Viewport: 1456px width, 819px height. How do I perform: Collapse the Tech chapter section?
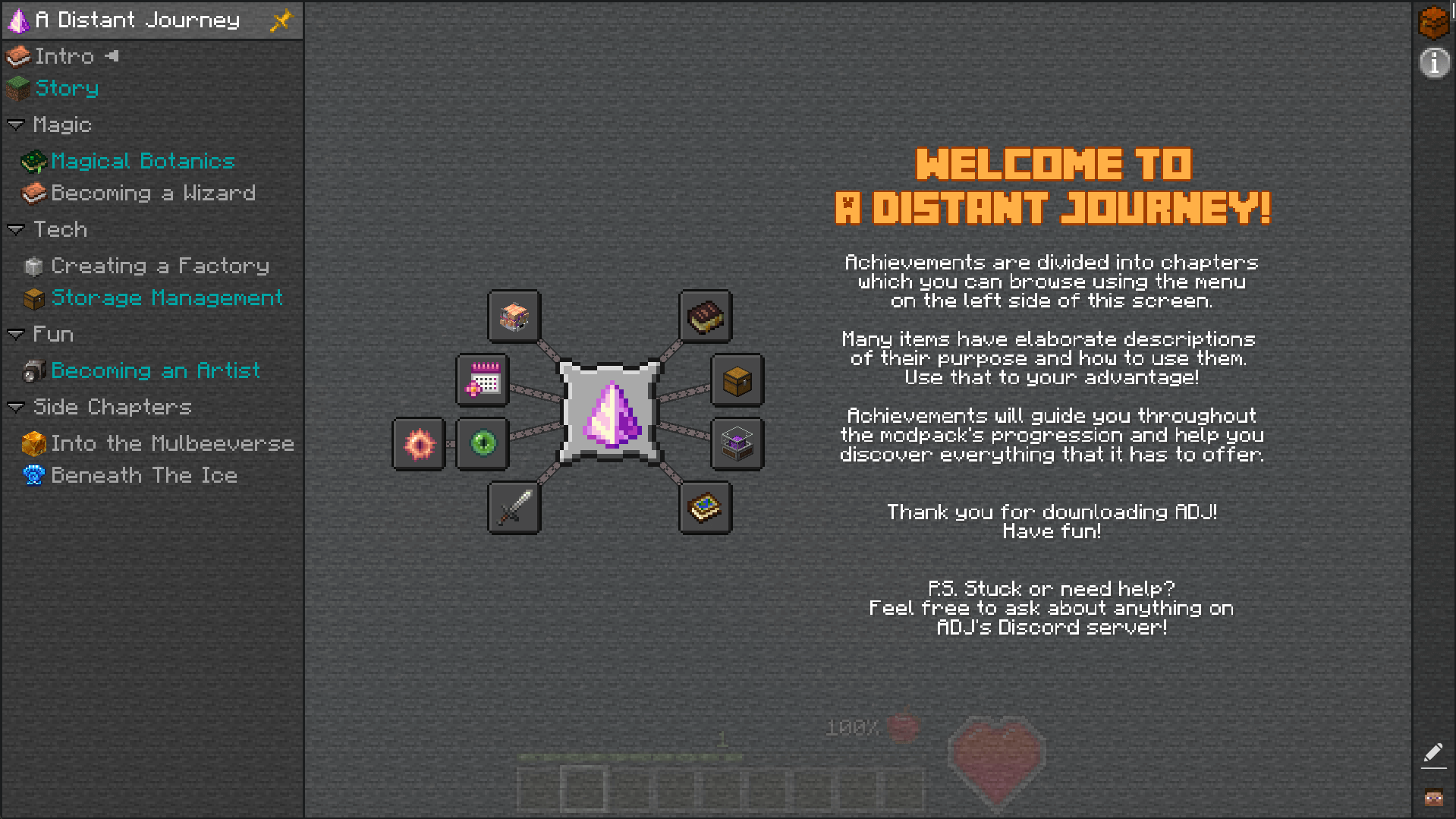(x=17, y=229)
